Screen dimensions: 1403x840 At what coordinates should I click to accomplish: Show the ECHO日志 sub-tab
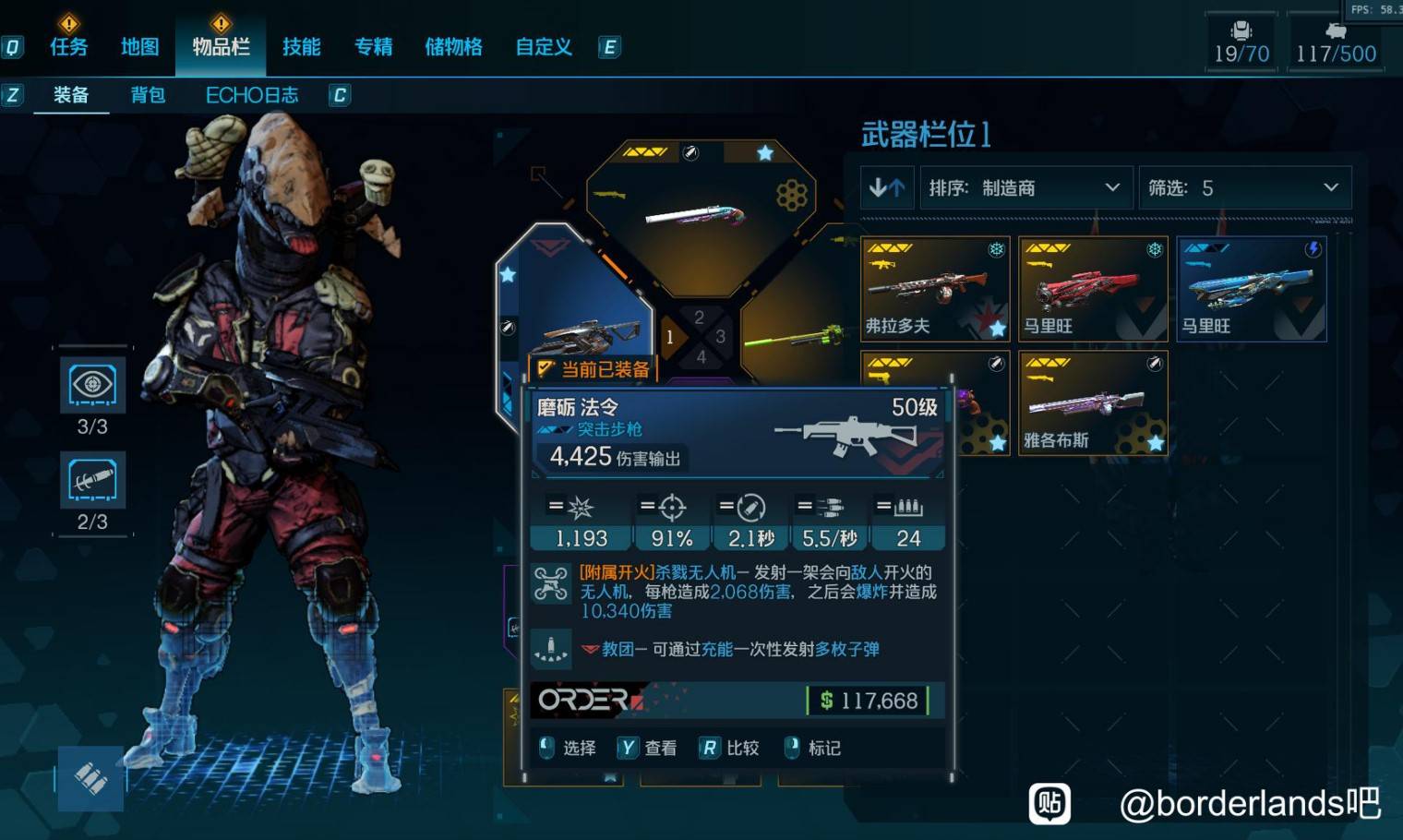pyautogui.click(x=252, y=95)
